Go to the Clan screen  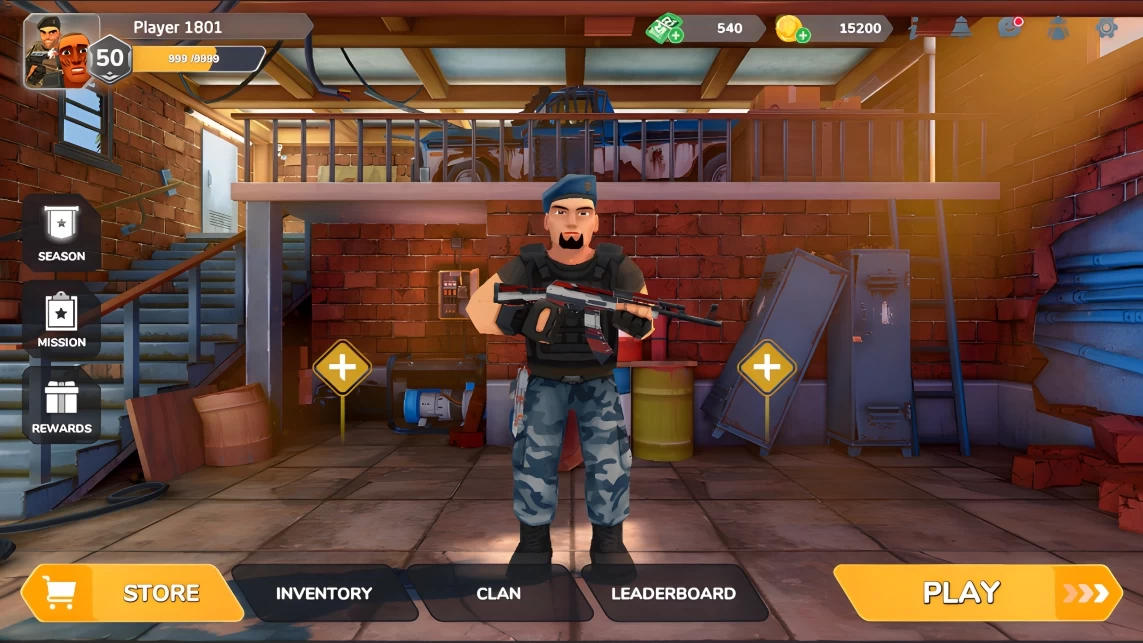coord(498,593)
